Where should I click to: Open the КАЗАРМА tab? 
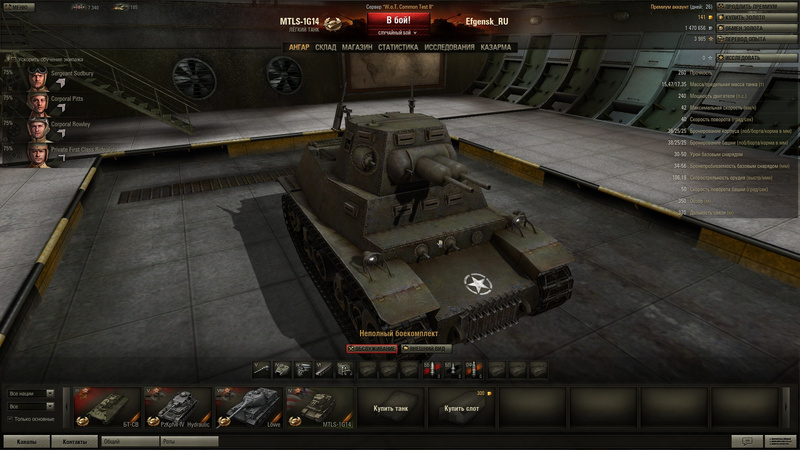[496, 47]
